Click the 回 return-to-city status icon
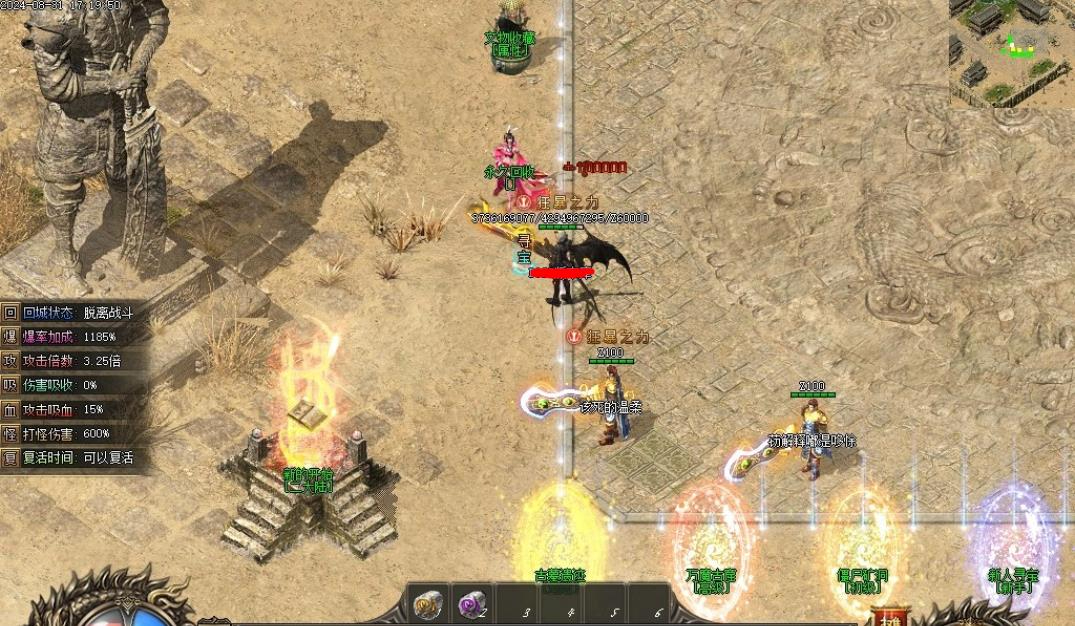The image size is (1075, 626). point(10,312)
